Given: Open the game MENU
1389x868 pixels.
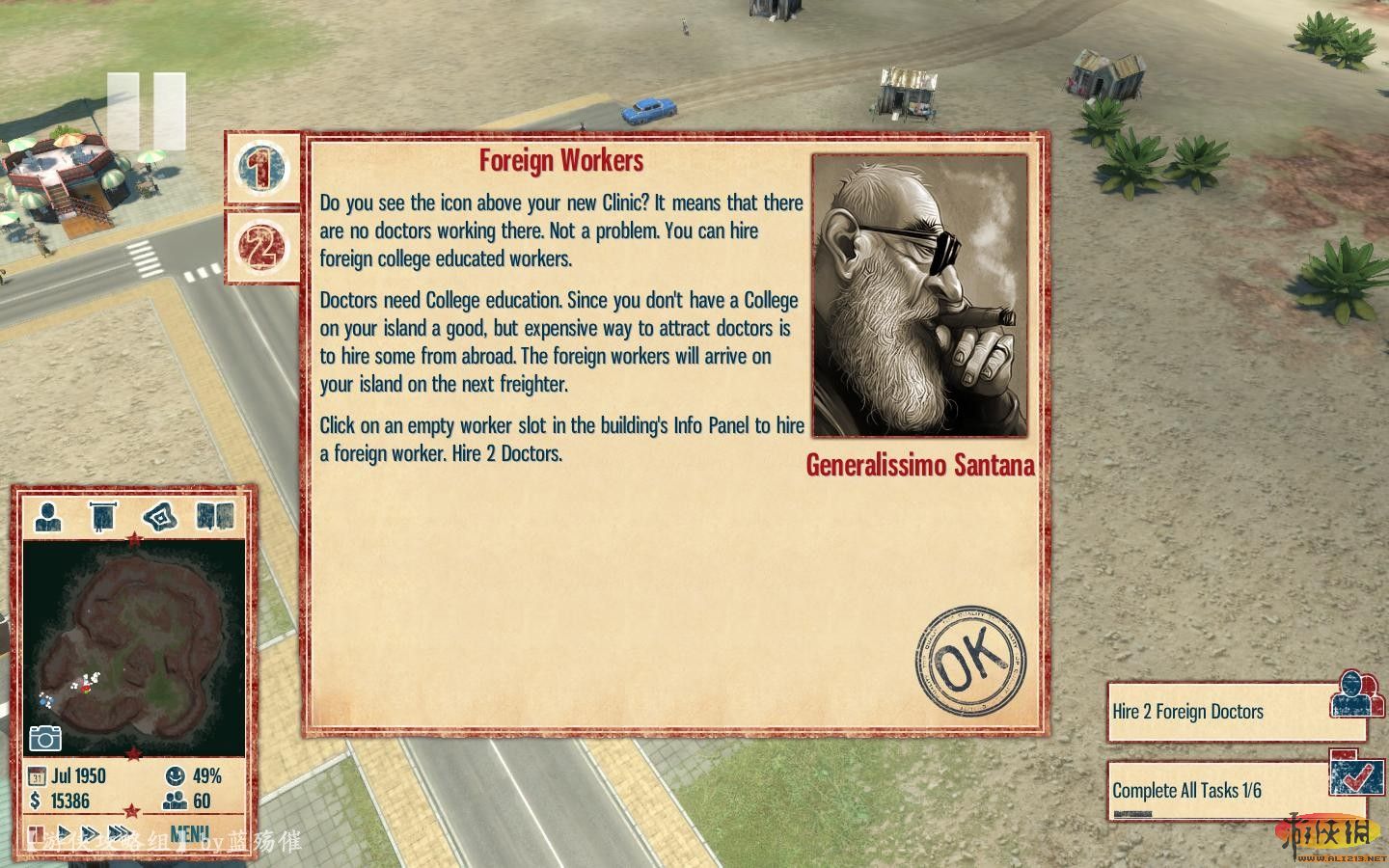Looking at the screenshot, I should coord(190,833).
